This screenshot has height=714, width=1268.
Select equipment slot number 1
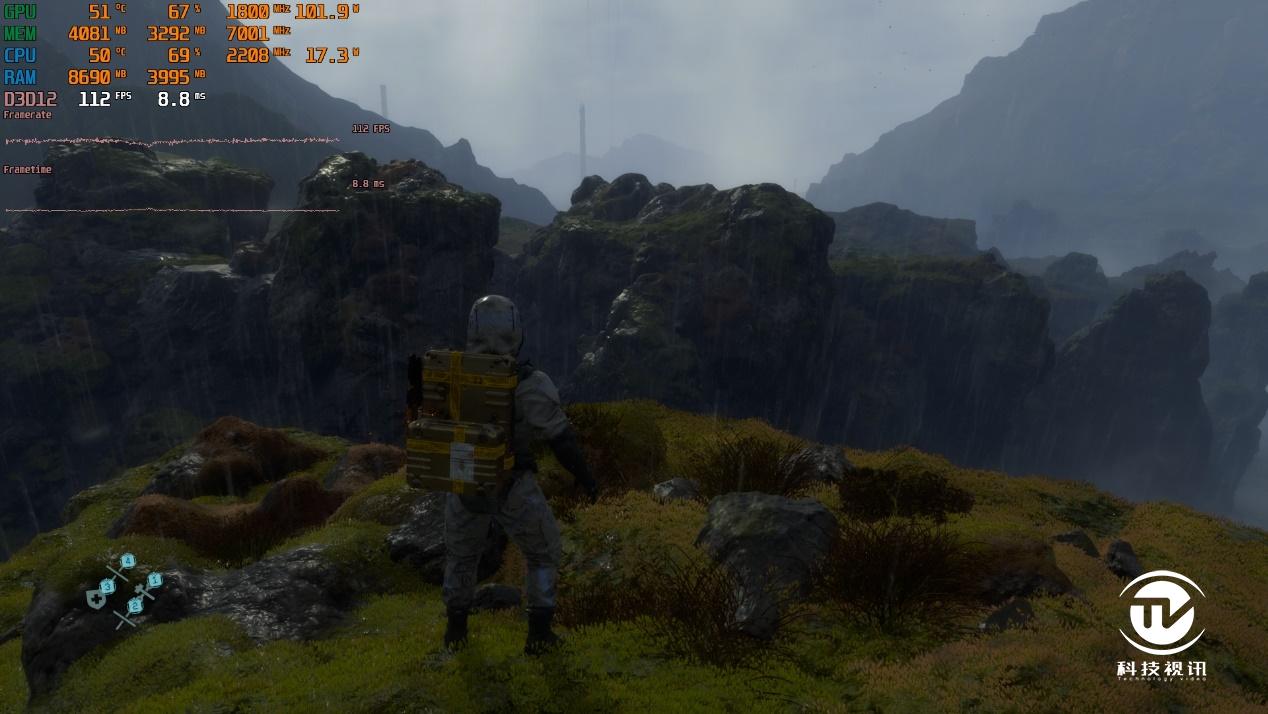tap(154, 580)
